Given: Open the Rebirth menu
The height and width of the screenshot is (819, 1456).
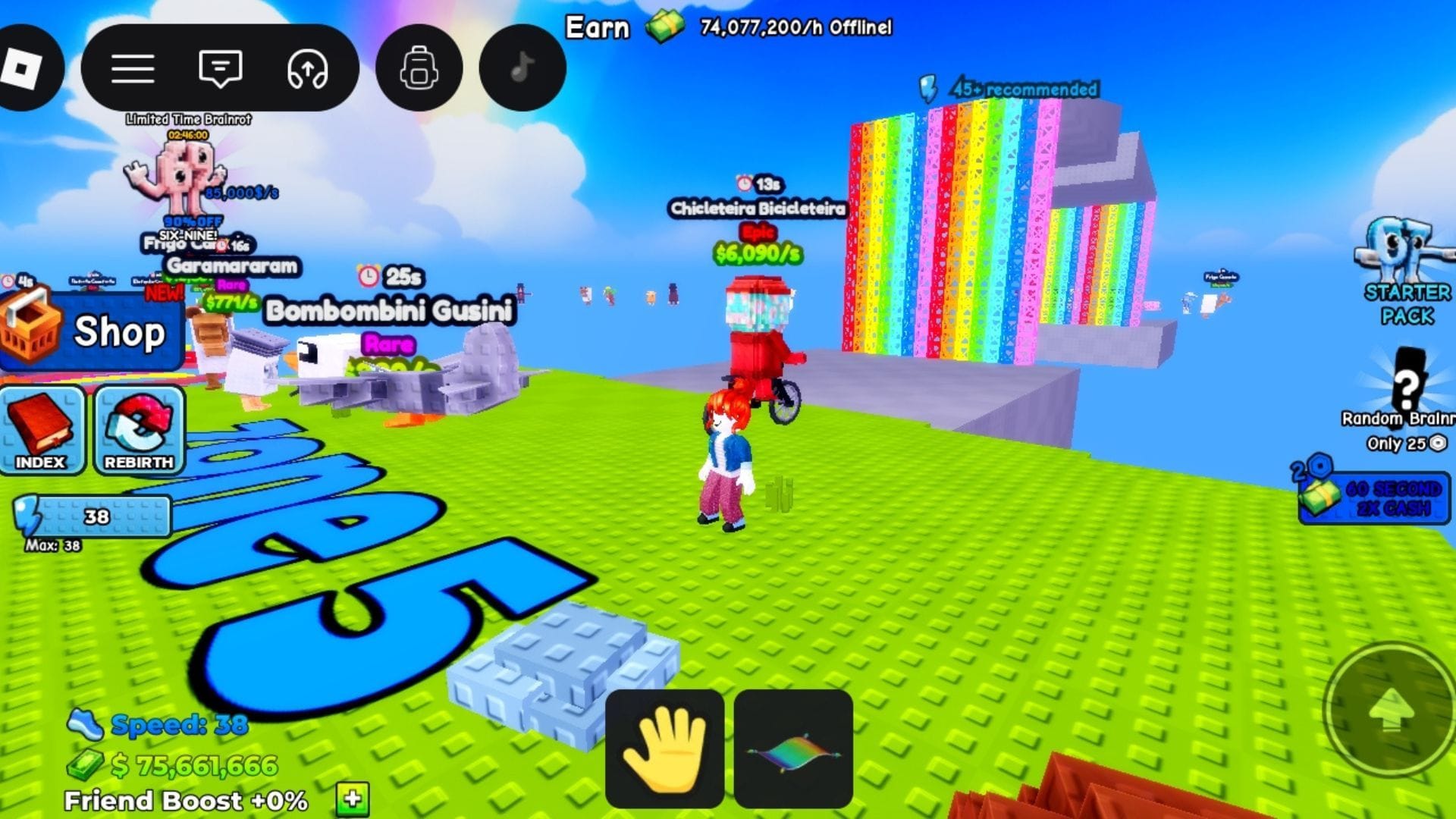Looking at the screenshot, I should [x=139, y=430].
